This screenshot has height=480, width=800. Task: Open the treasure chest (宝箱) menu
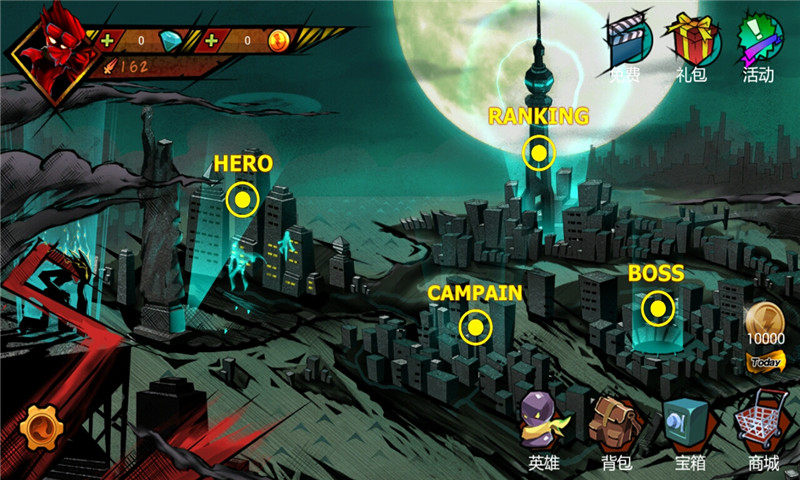(690, 424)
